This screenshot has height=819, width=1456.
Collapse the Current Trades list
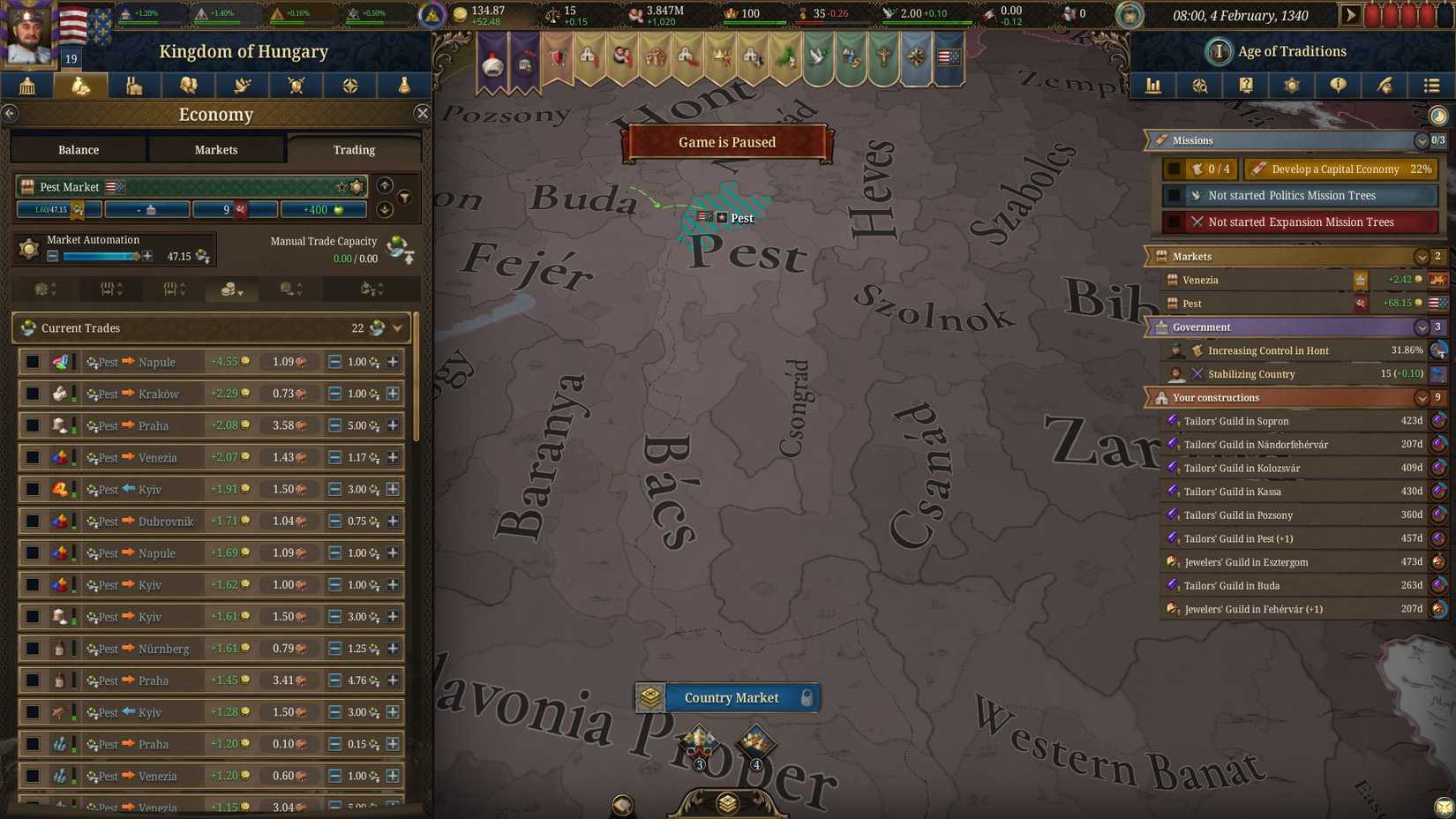click(x=397, y=327)
